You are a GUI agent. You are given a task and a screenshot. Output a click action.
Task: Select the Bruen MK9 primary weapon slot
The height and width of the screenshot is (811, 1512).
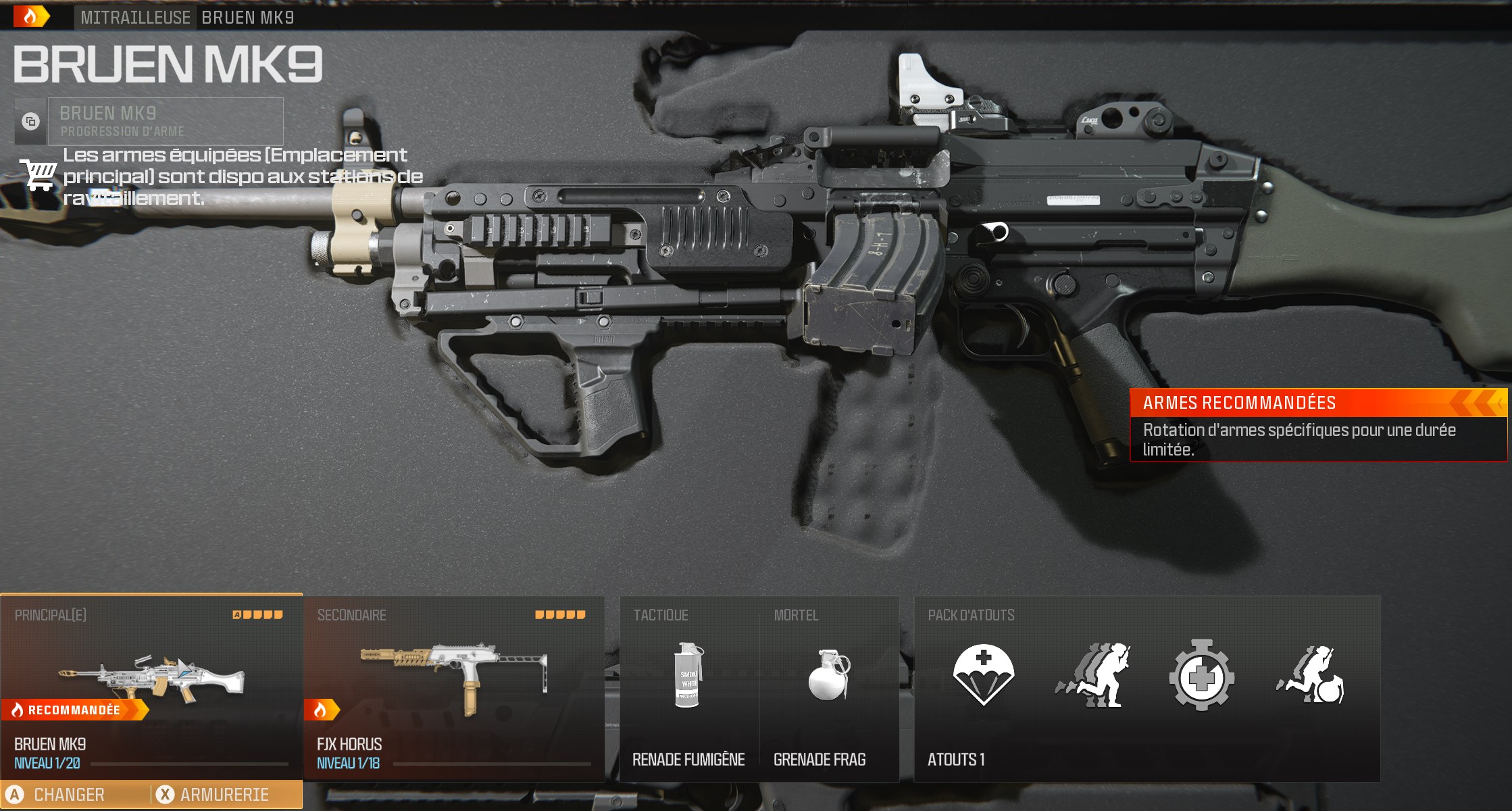151,683
